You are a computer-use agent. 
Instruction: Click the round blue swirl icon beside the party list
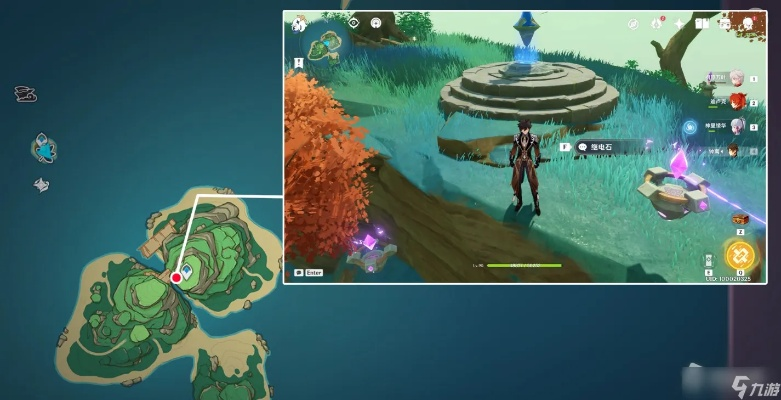point(690,127)
